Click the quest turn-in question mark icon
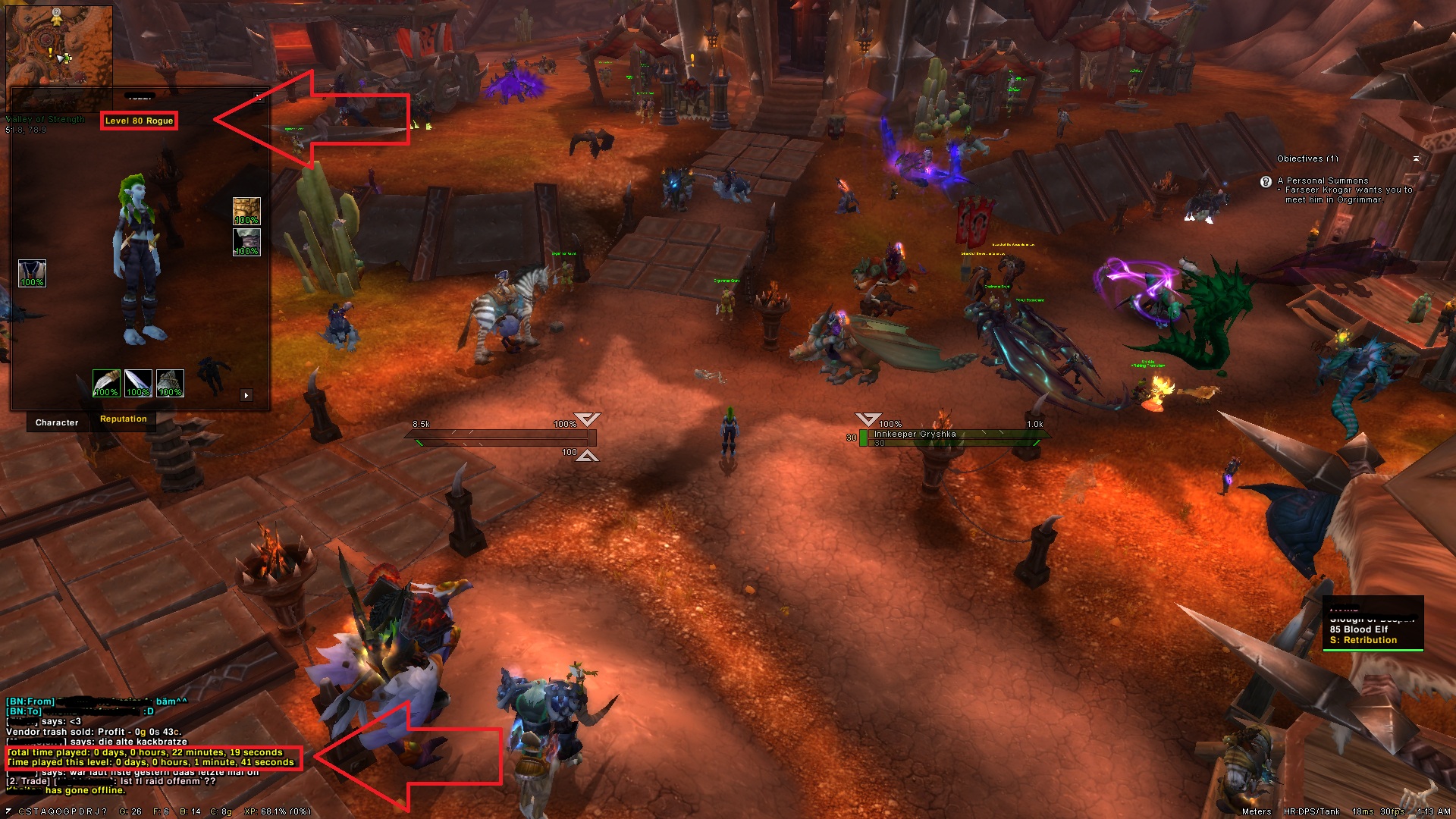Viewport: 1456px width, 819px height. click(1265, 182)
